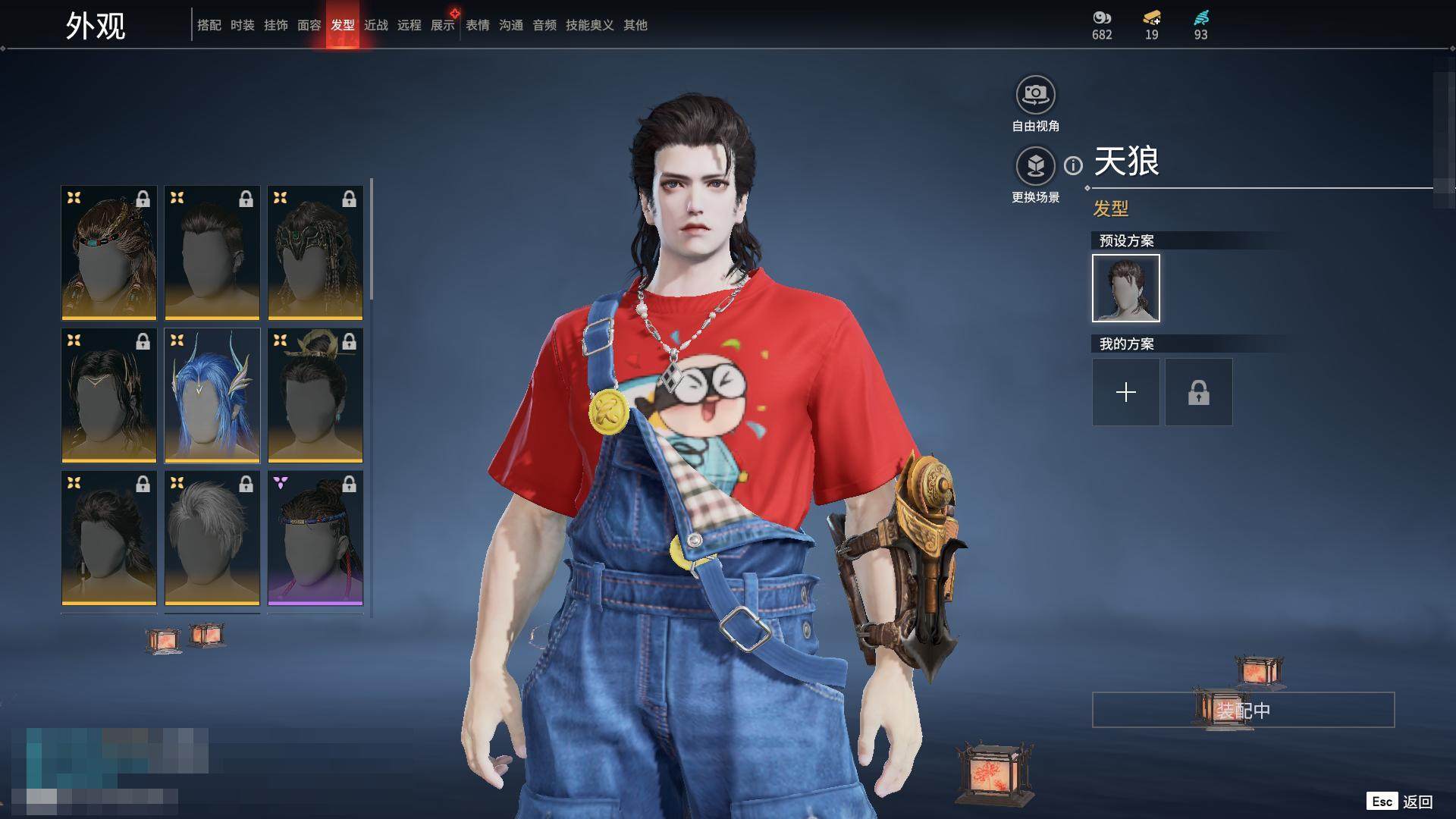Switch to the 搭配 tab
This screenshot has height=819, width=1456.
tap(209, 25)
